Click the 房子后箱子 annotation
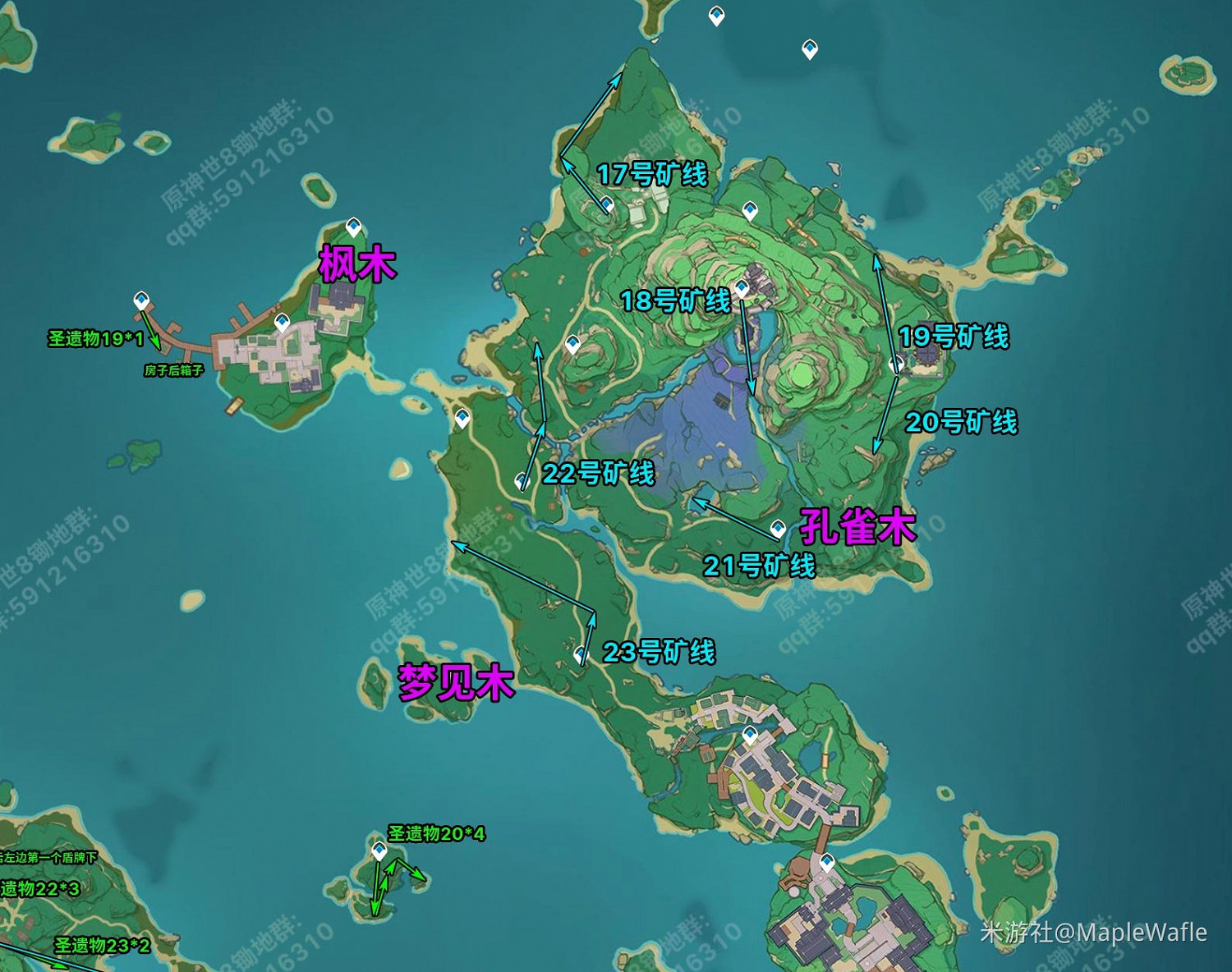The height and width of the screenshot is (972, 1232). click(x=172, y=371)
